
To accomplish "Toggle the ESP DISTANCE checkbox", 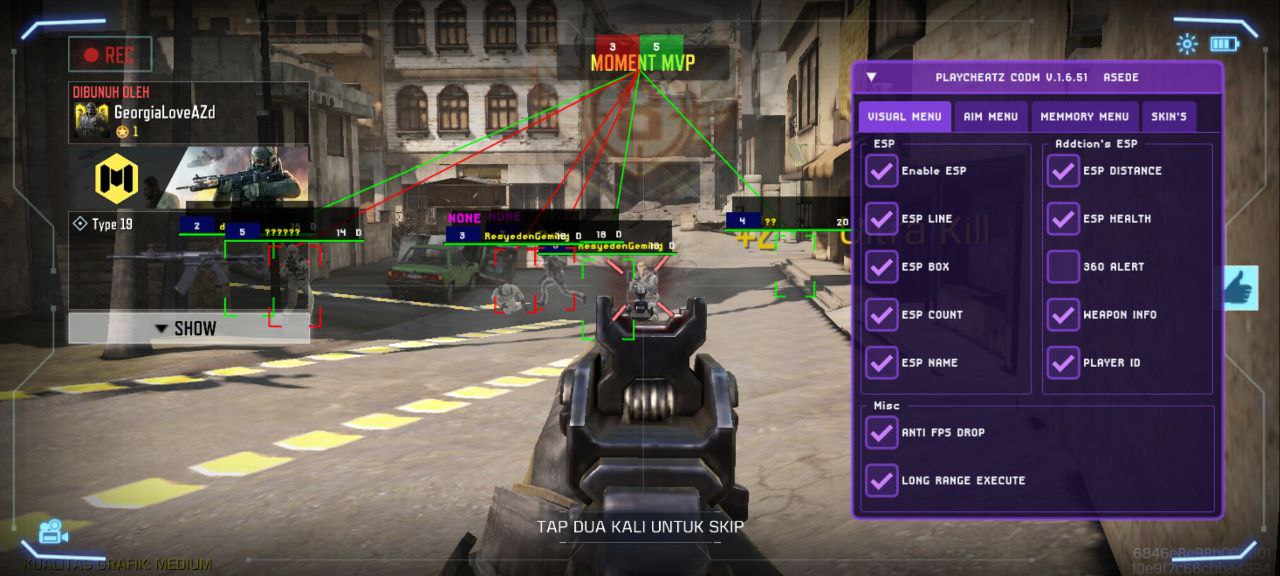I will pyautogui.click(x=1063, y=171).
